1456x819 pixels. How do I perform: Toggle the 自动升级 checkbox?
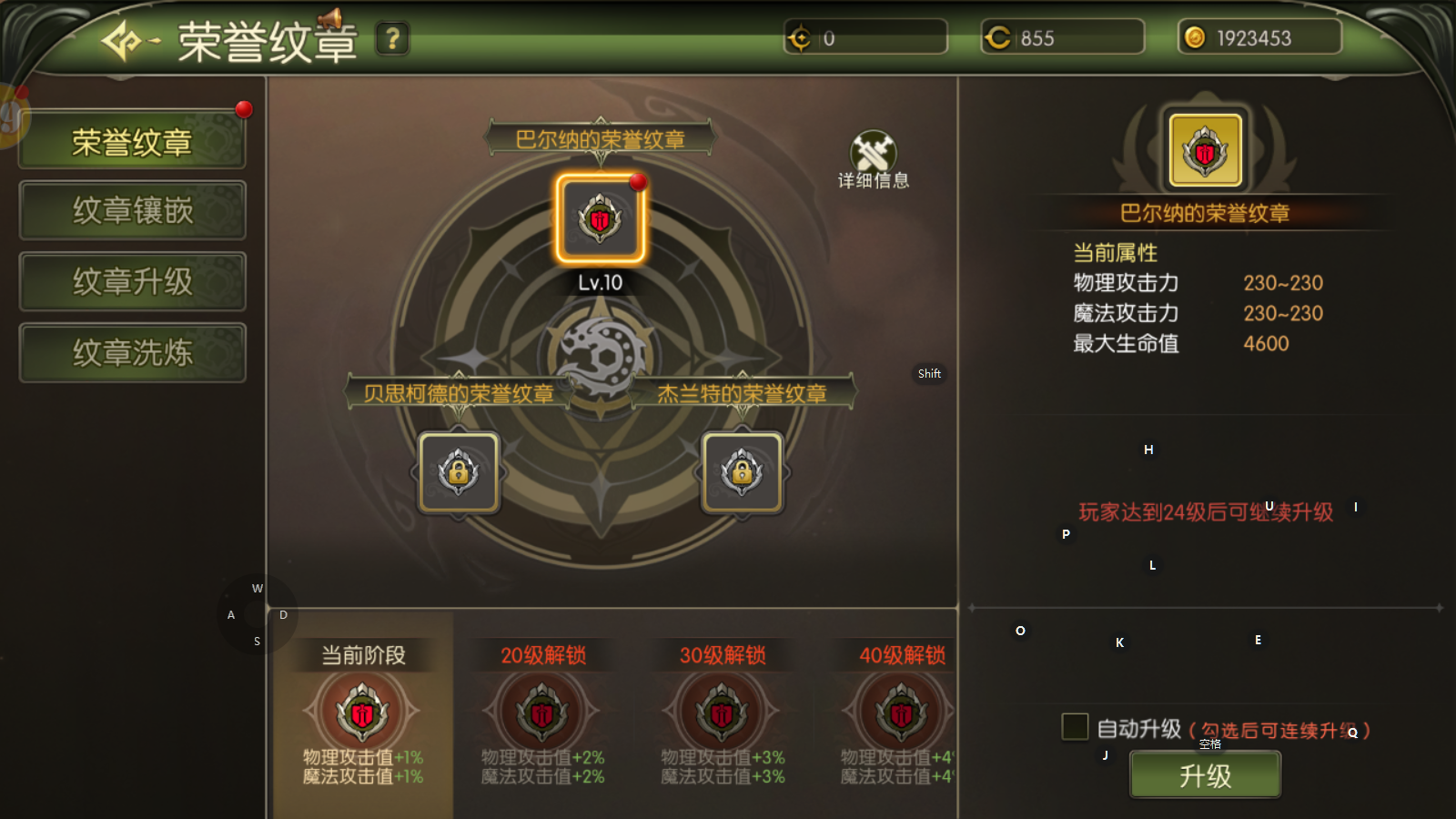1075,727
